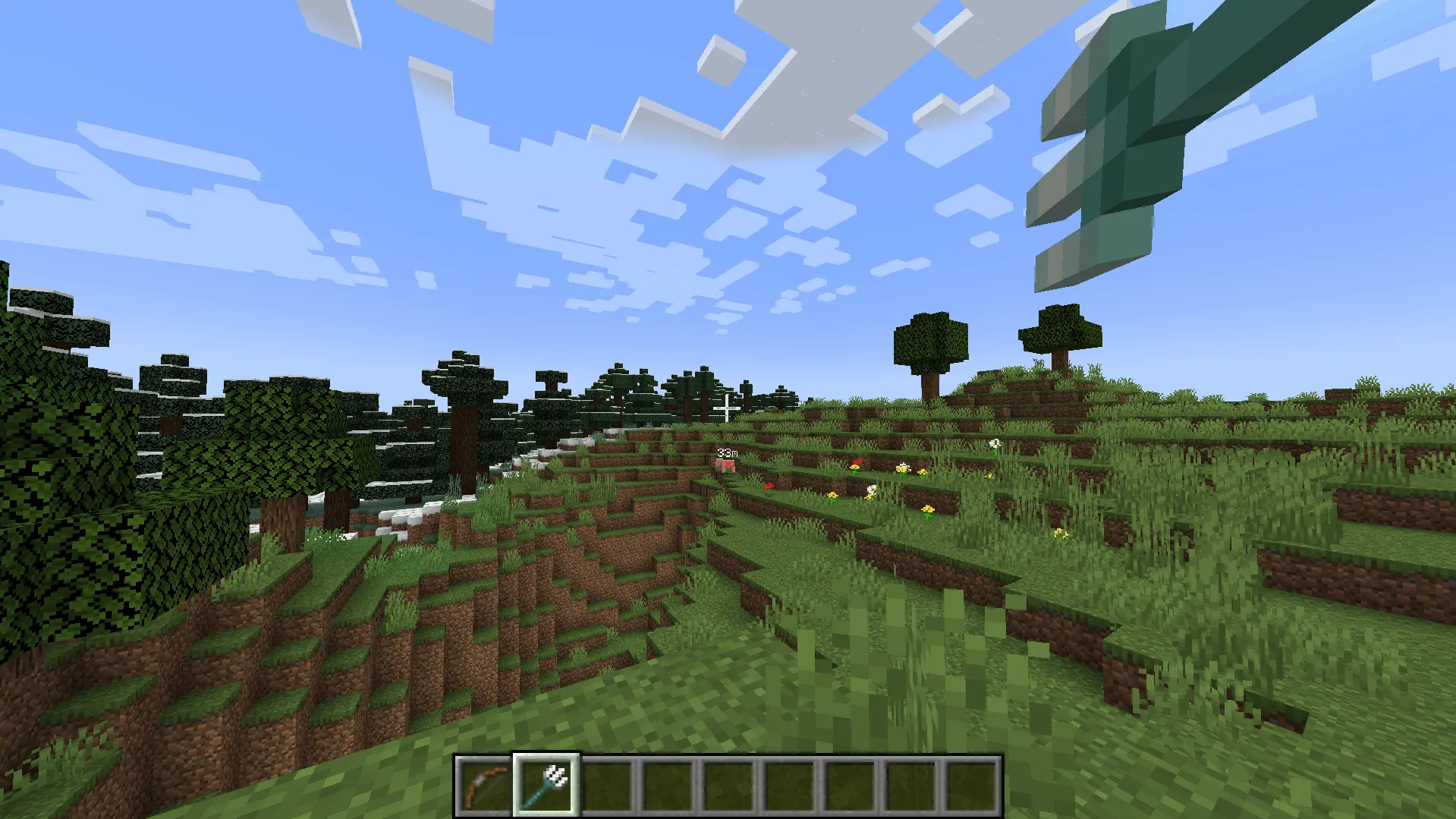Click the empty third hotbar slot

pyautogui.click(x=610, y=786)
